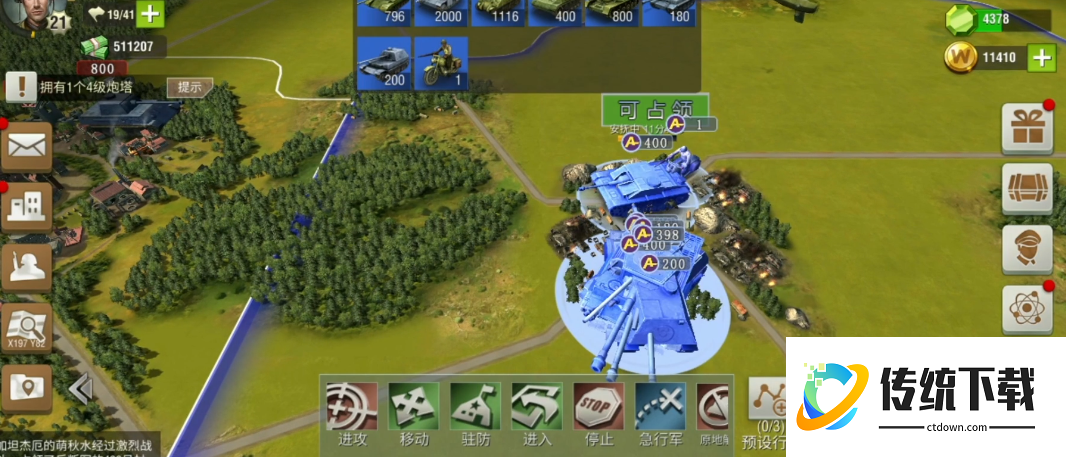Add supply with the top-left green plus
The height and width of the screenshot is (457, 1066).
pos(149,14)
